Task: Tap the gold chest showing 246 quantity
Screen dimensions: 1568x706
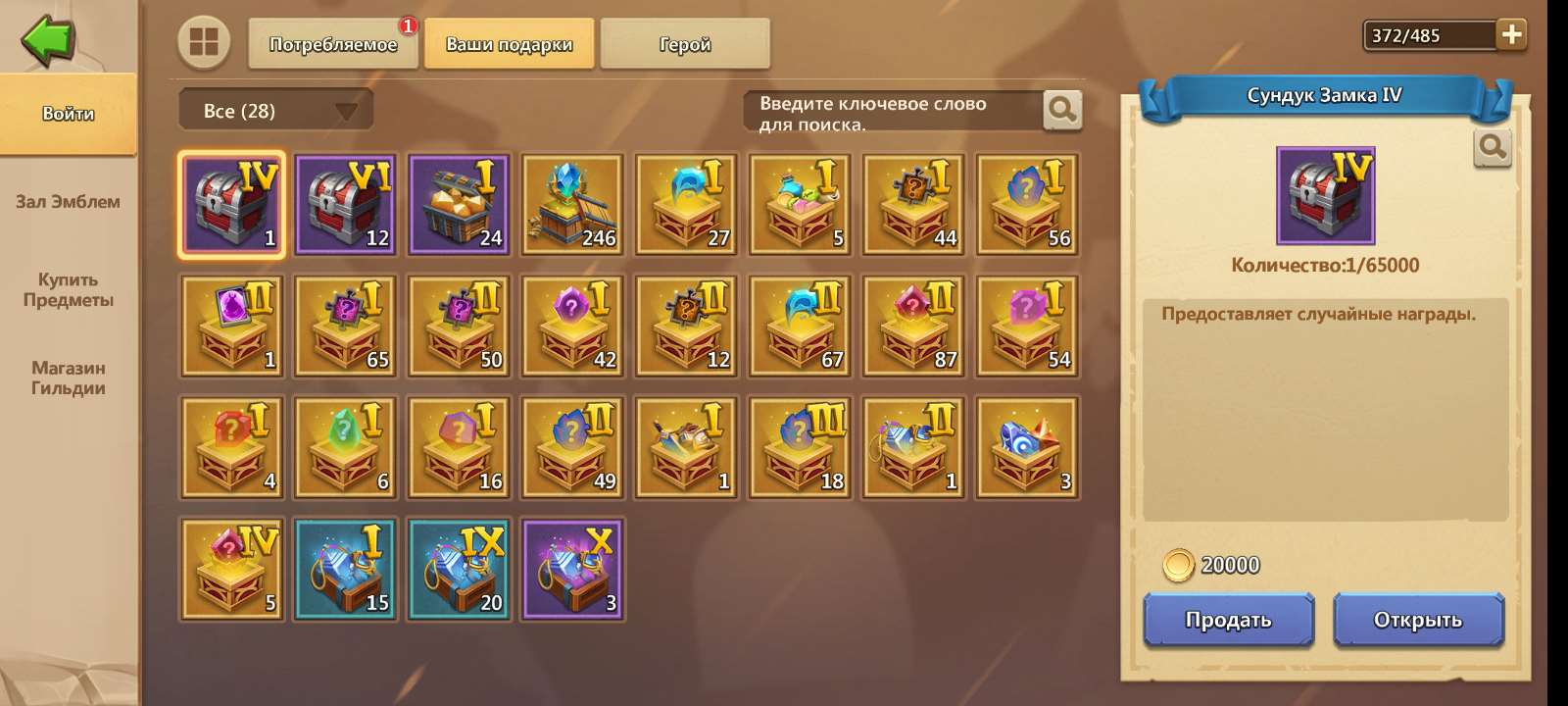Action: 571,204
